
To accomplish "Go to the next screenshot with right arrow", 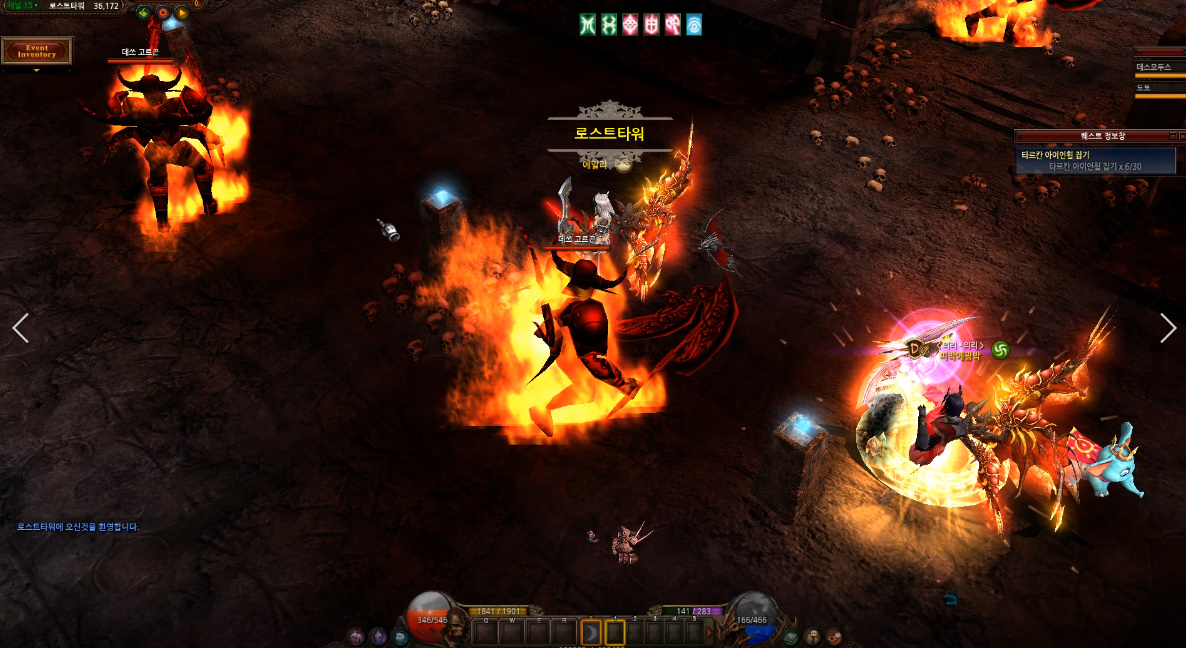I will (1167, 328).
